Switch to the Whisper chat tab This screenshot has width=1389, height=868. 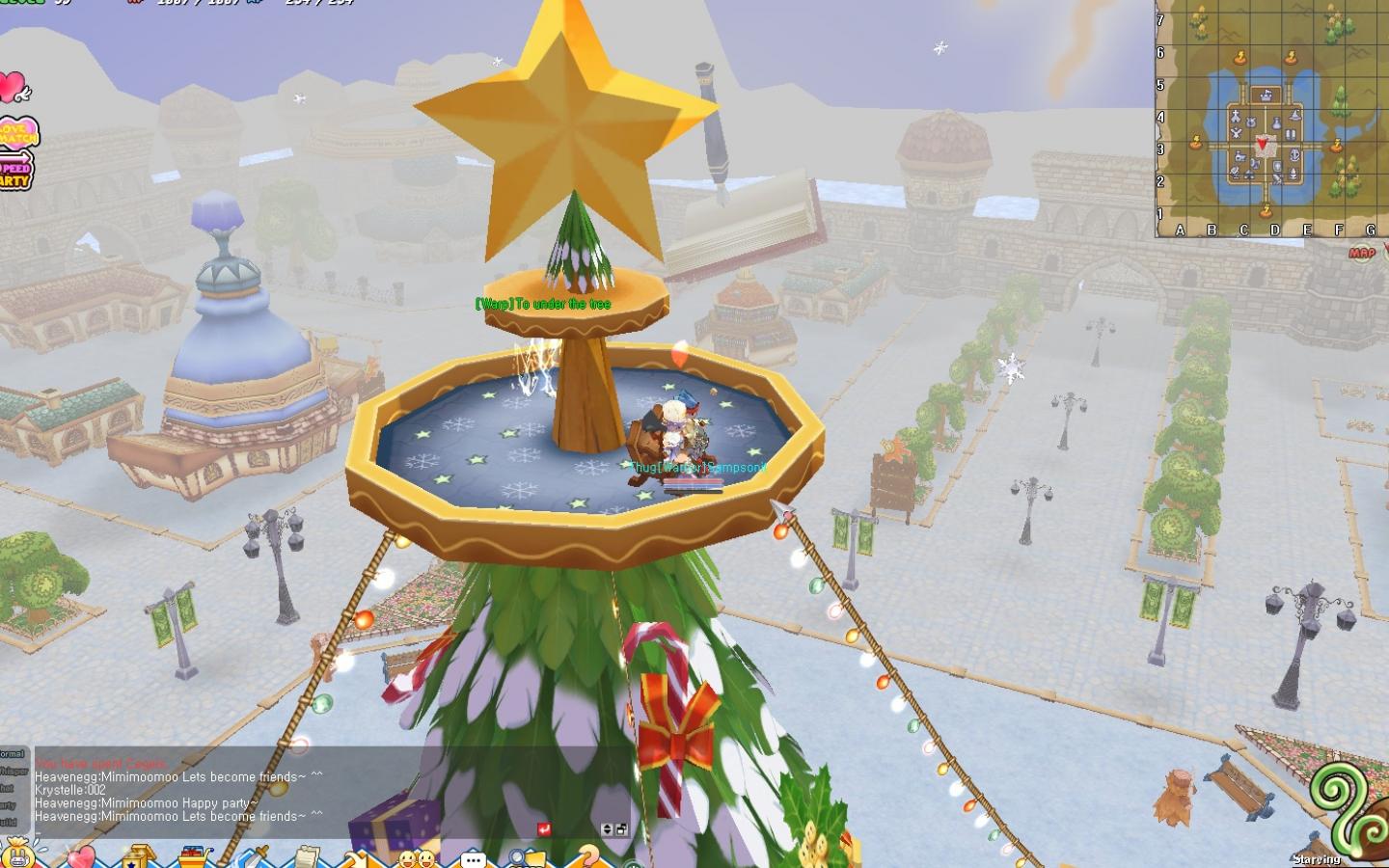click(x=14, y=771)
